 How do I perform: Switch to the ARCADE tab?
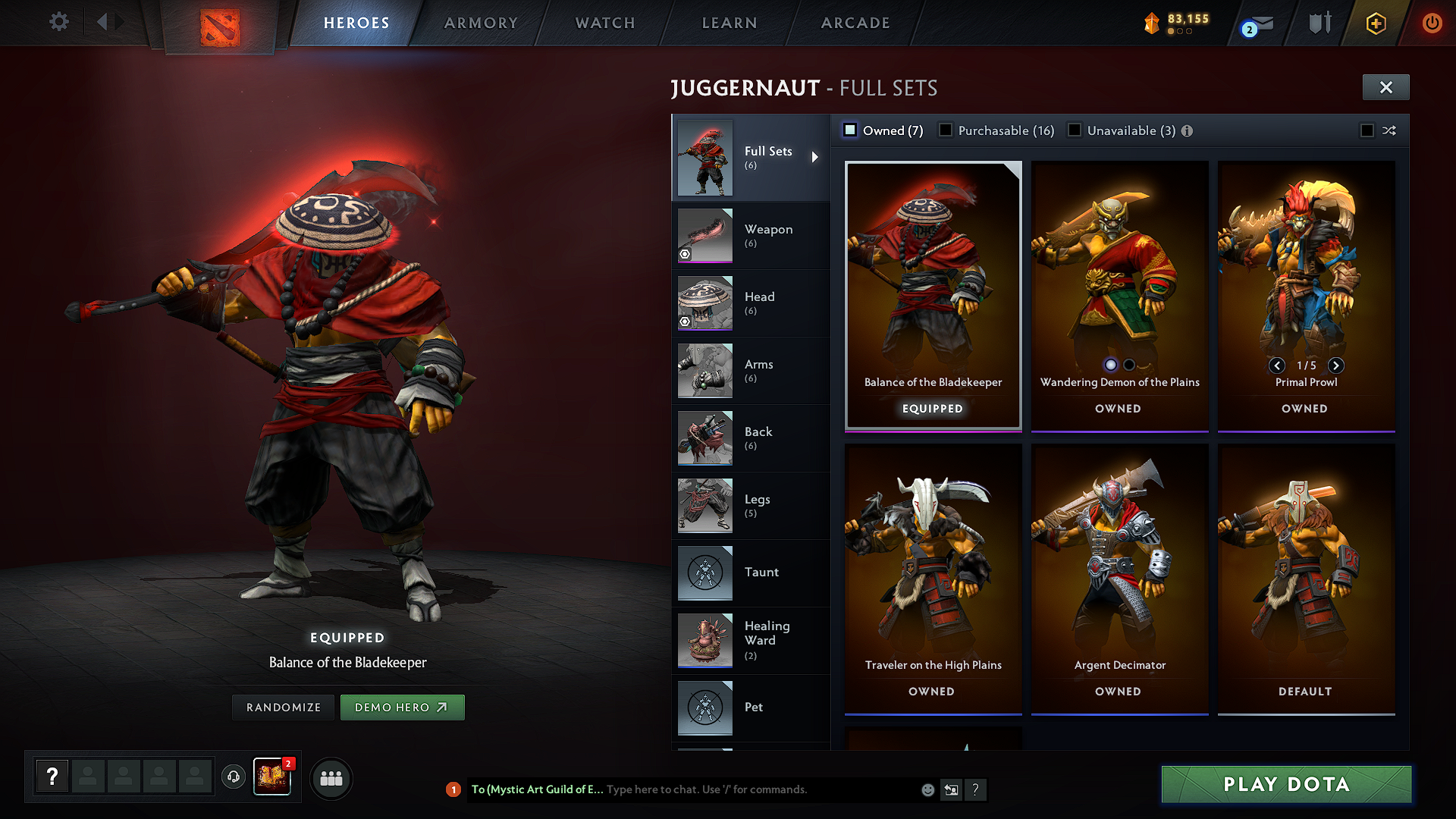[855, 23]
